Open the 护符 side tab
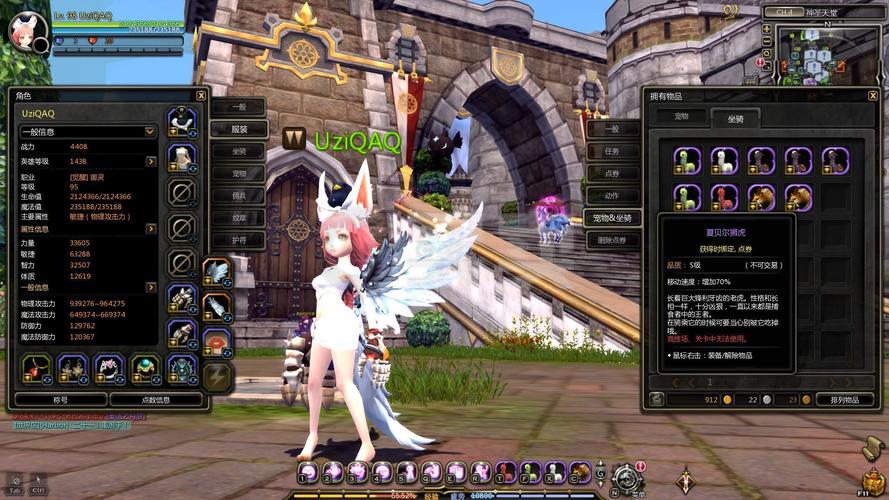Viewport: 889px width, 500px height. [x=239, y=240]
